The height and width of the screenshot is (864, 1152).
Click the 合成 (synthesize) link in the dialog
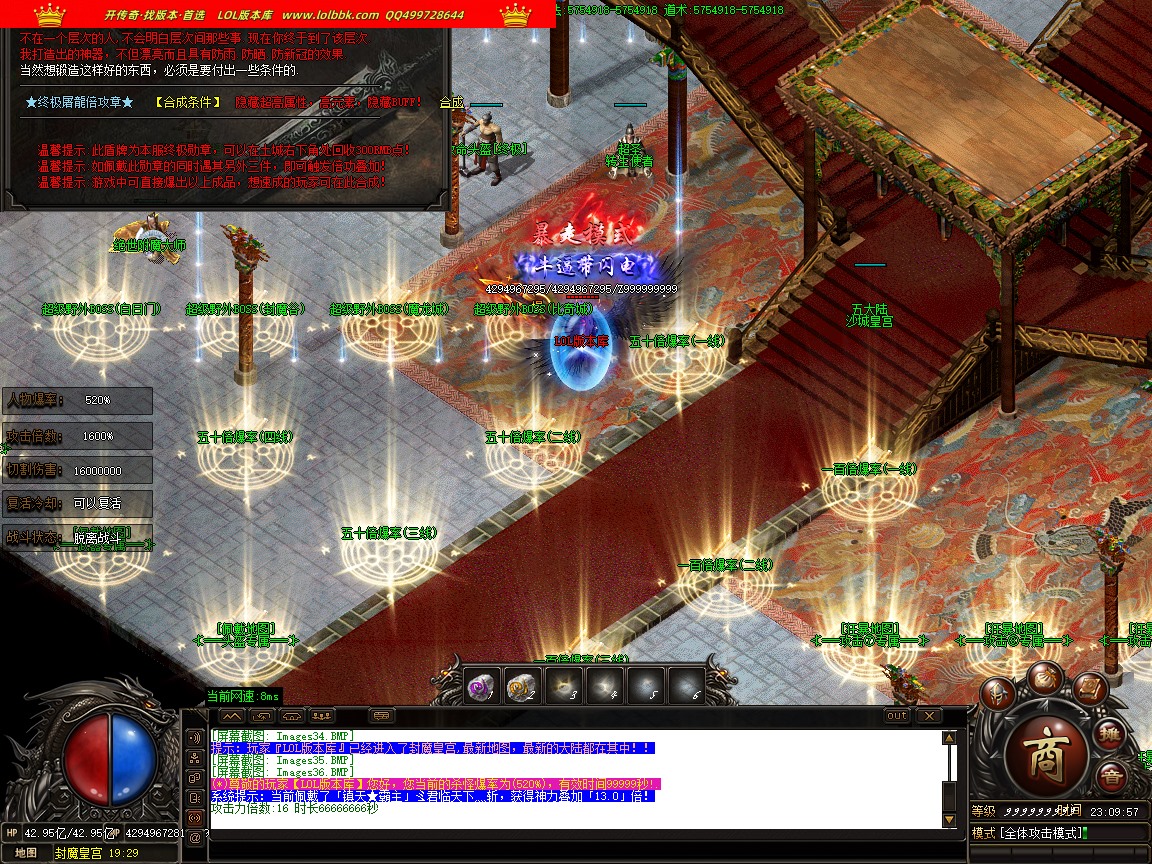coord(452,102)
